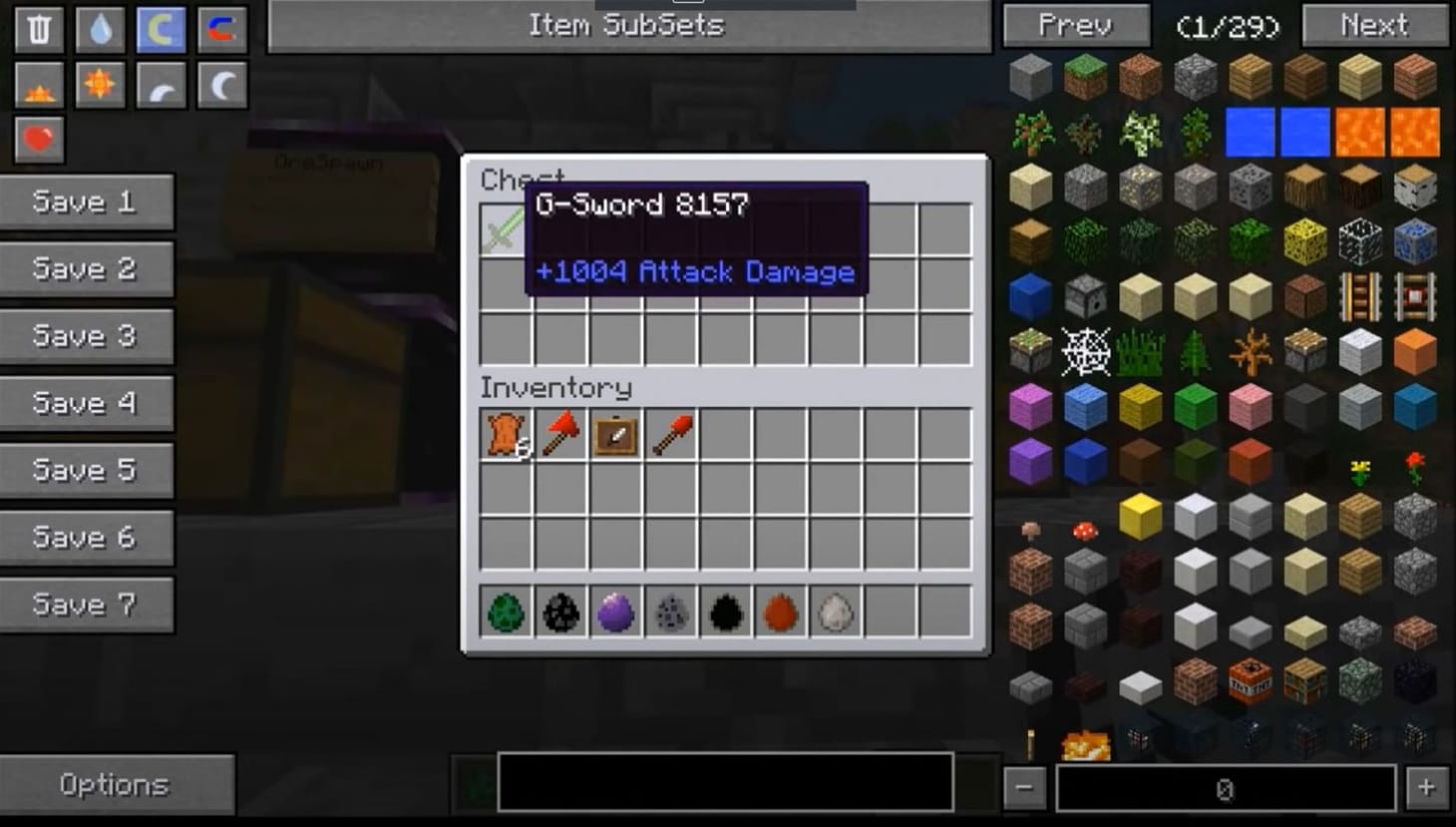Go to the Next item page
The height and width of the screenshot is (827, 1456).
click(1373, 26)
